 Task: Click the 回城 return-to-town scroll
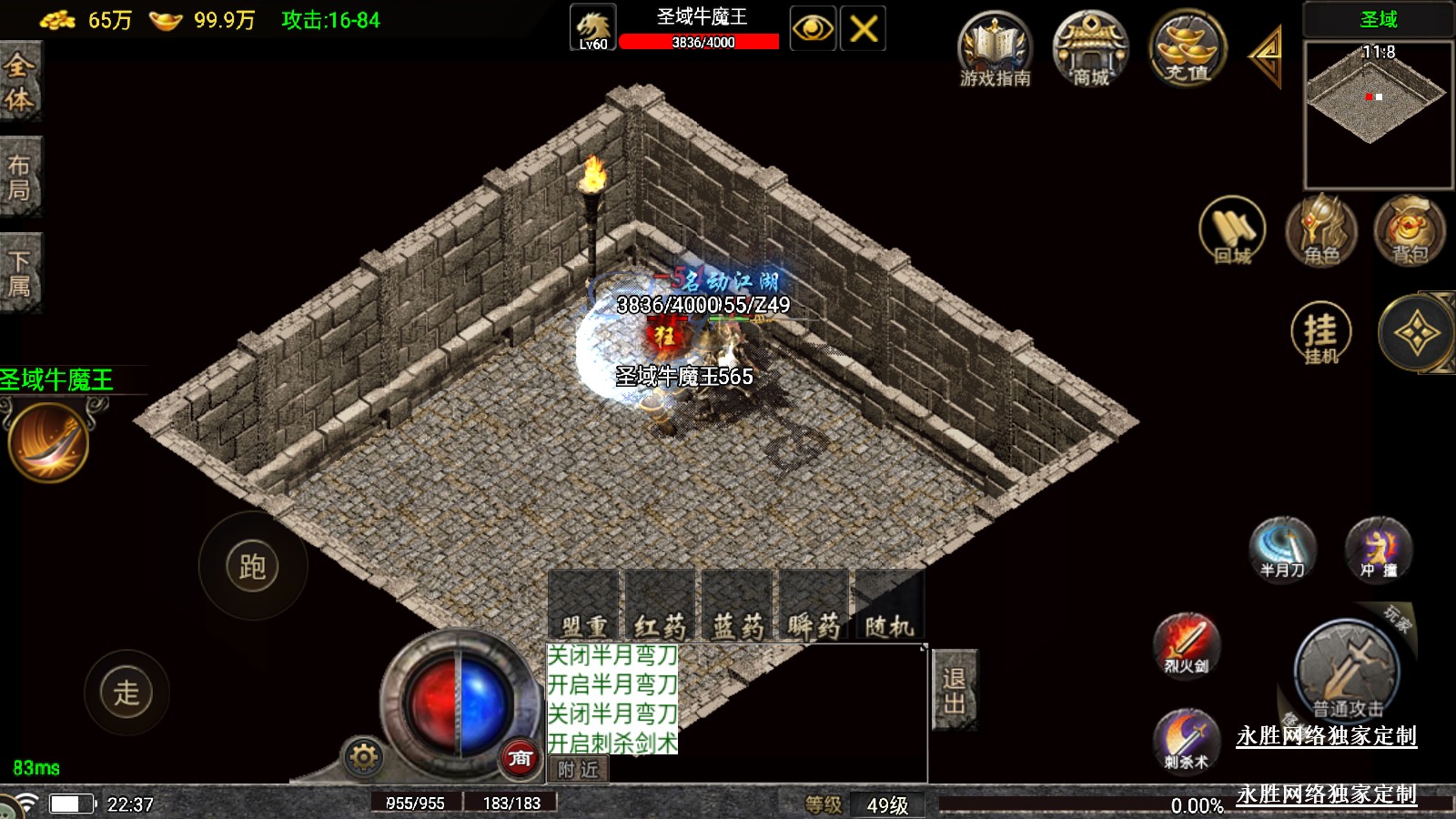1232,231
